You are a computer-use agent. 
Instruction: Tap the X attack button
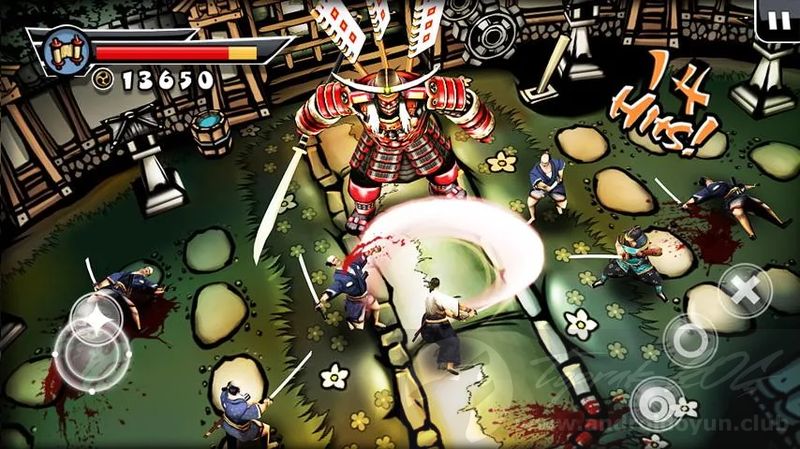pyautogui.click(x=744, y=291)
